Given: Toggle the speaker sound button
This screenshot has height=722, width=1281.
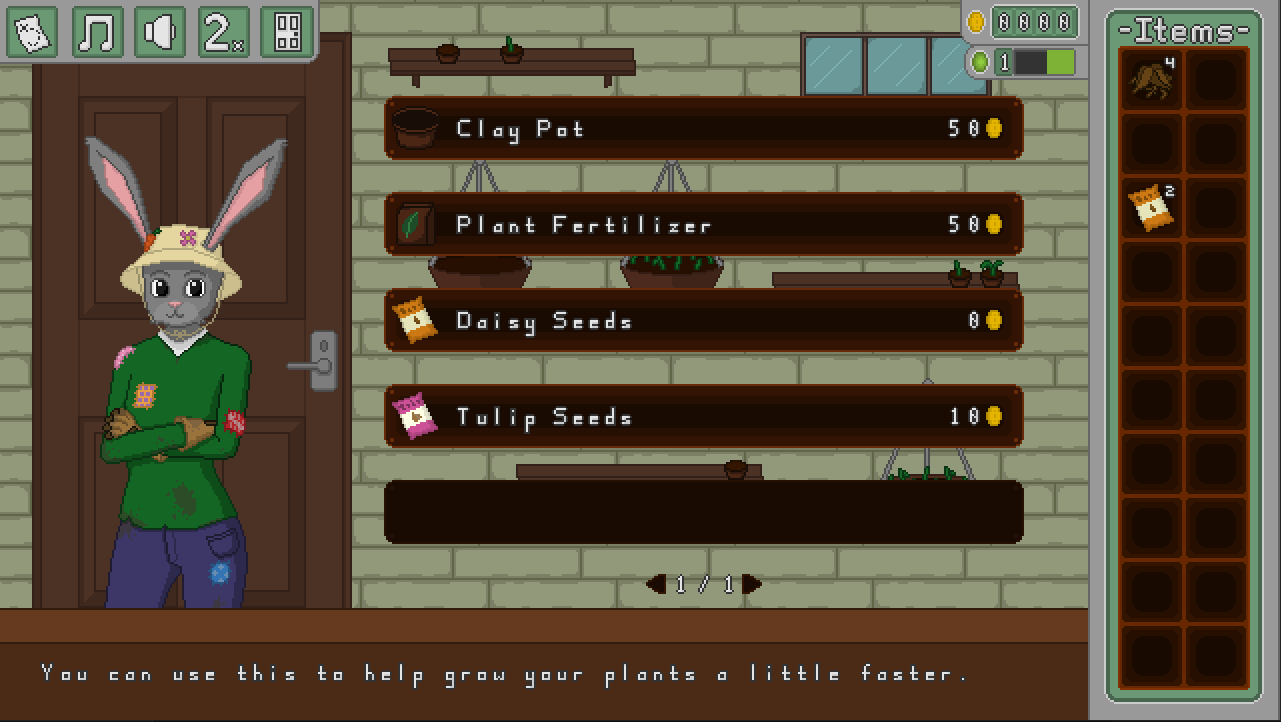Looking at the screenshot, I should click(160, 32).
